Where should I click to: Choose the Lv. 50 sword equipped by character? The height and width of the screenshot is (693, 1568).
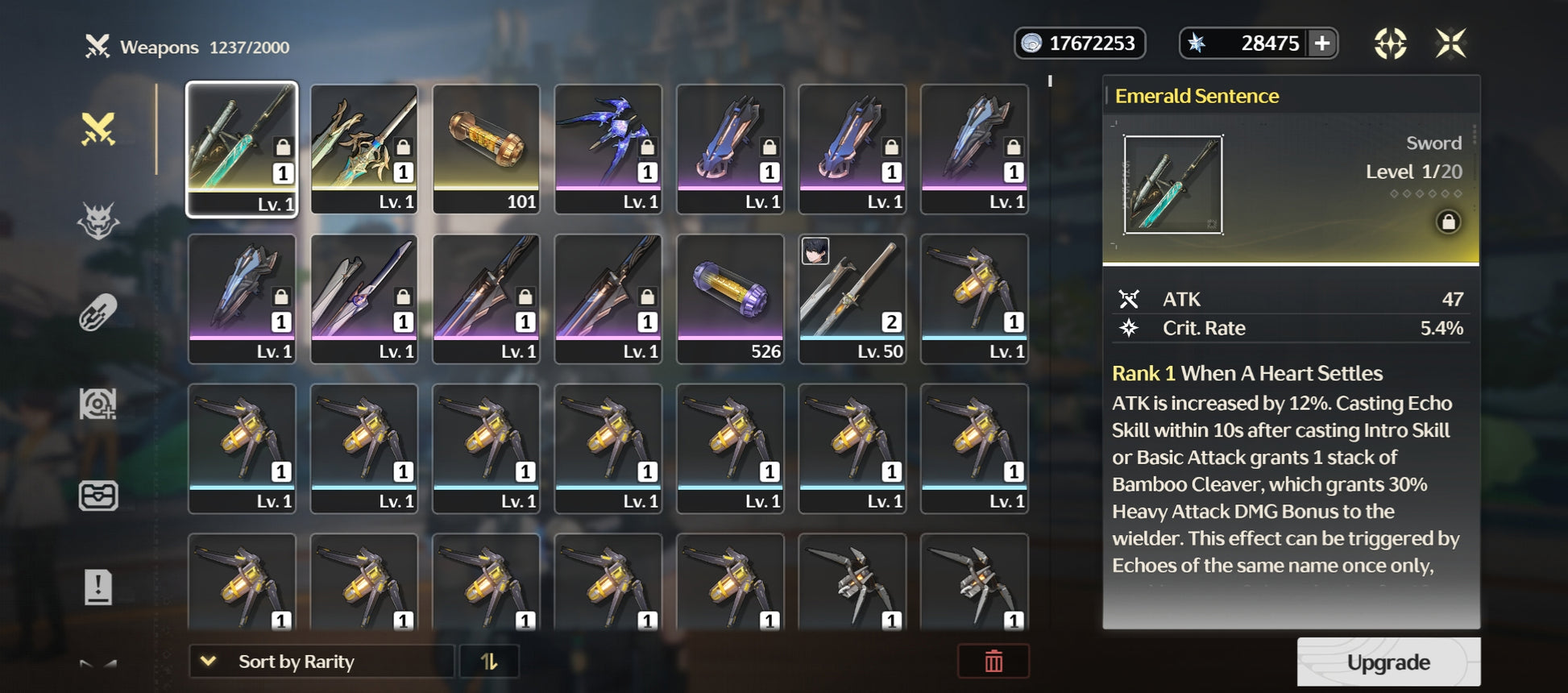(852, 298)
